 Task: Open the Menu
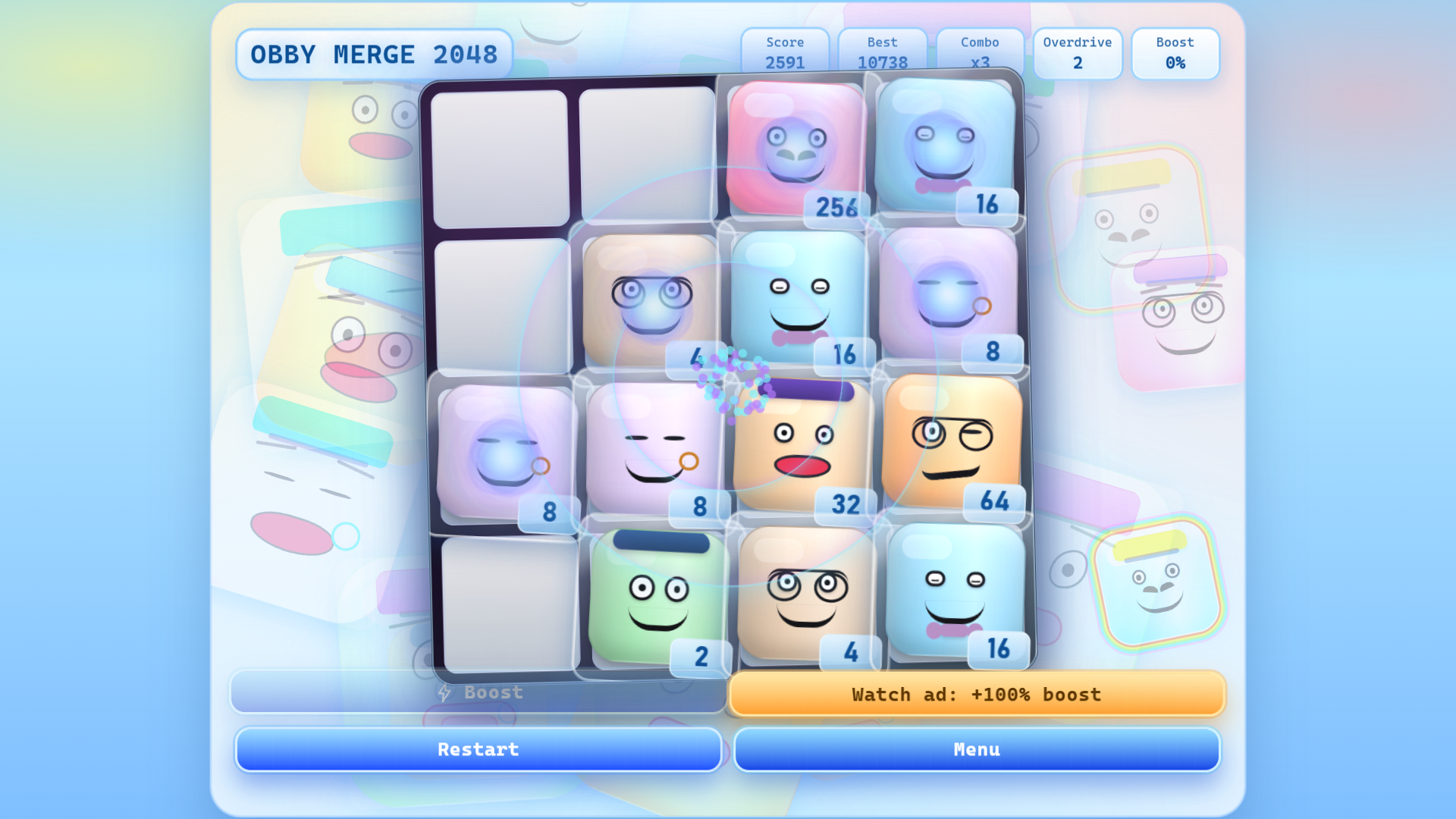coord(977,749)
